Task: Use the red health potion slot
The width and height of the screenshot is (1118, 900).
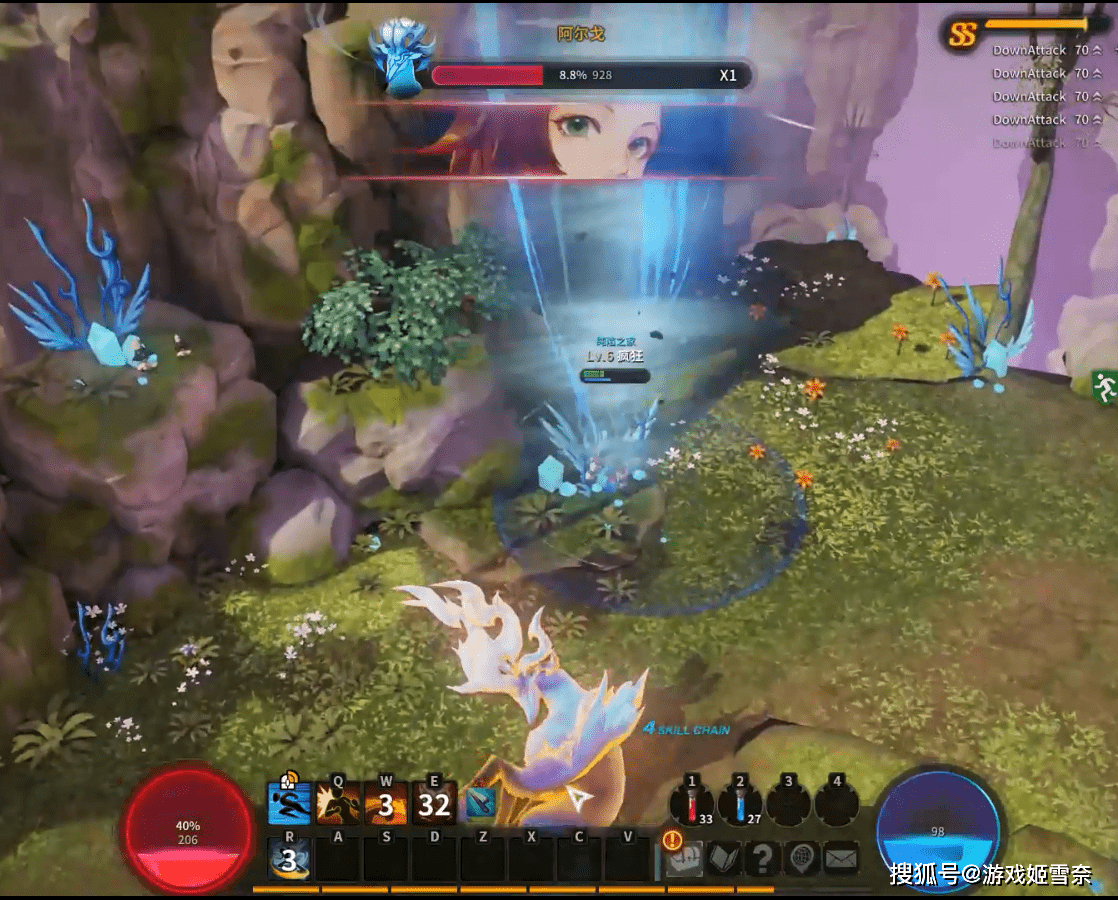Action: 692,803
